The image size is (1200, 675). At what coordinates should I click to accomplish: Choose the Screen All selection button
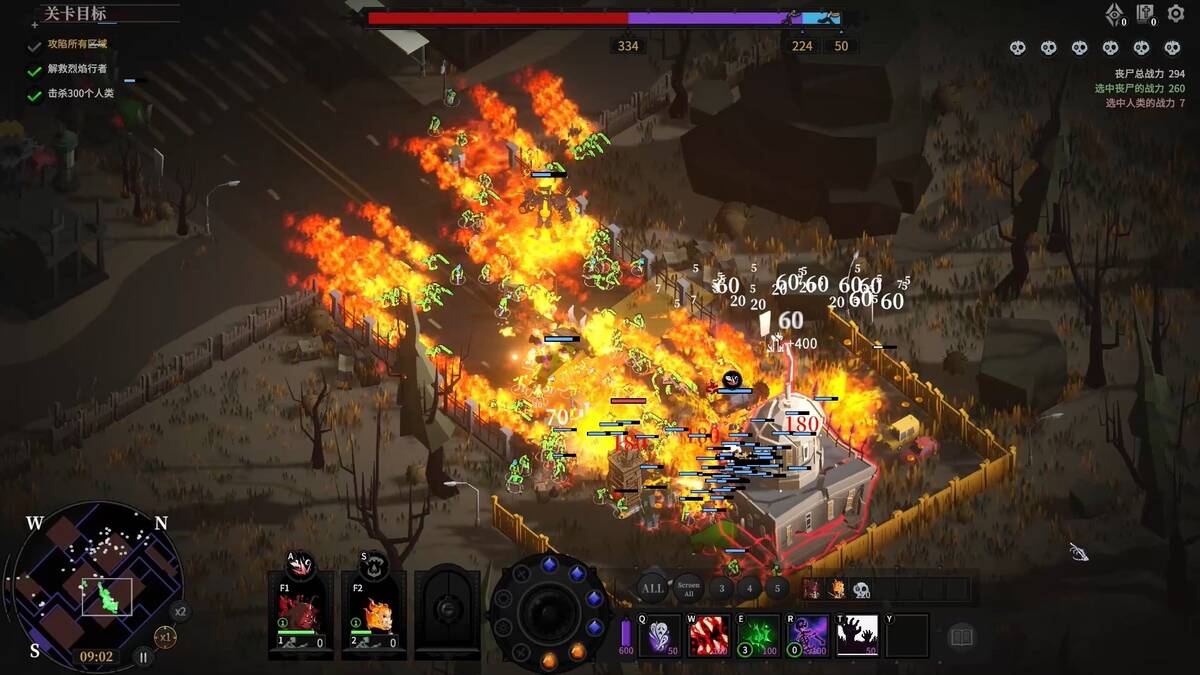pyautogui.click(x=688, y=589)
